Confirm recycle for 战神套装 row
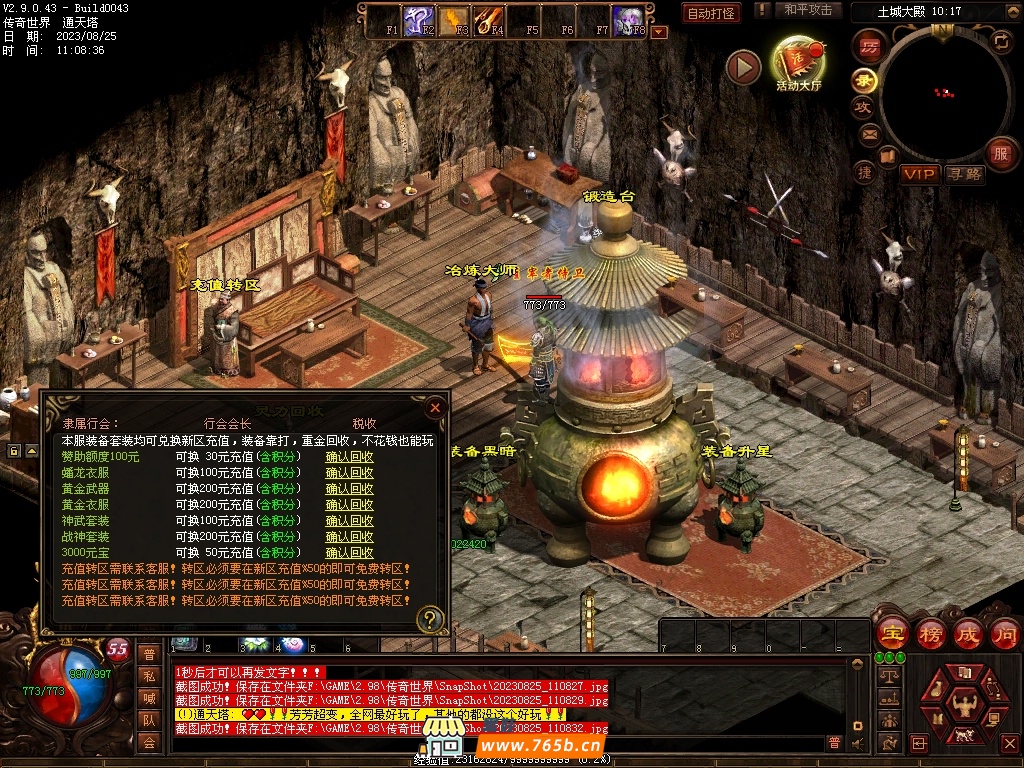This screenshot has height=768, width=1024. coord(349,537)
